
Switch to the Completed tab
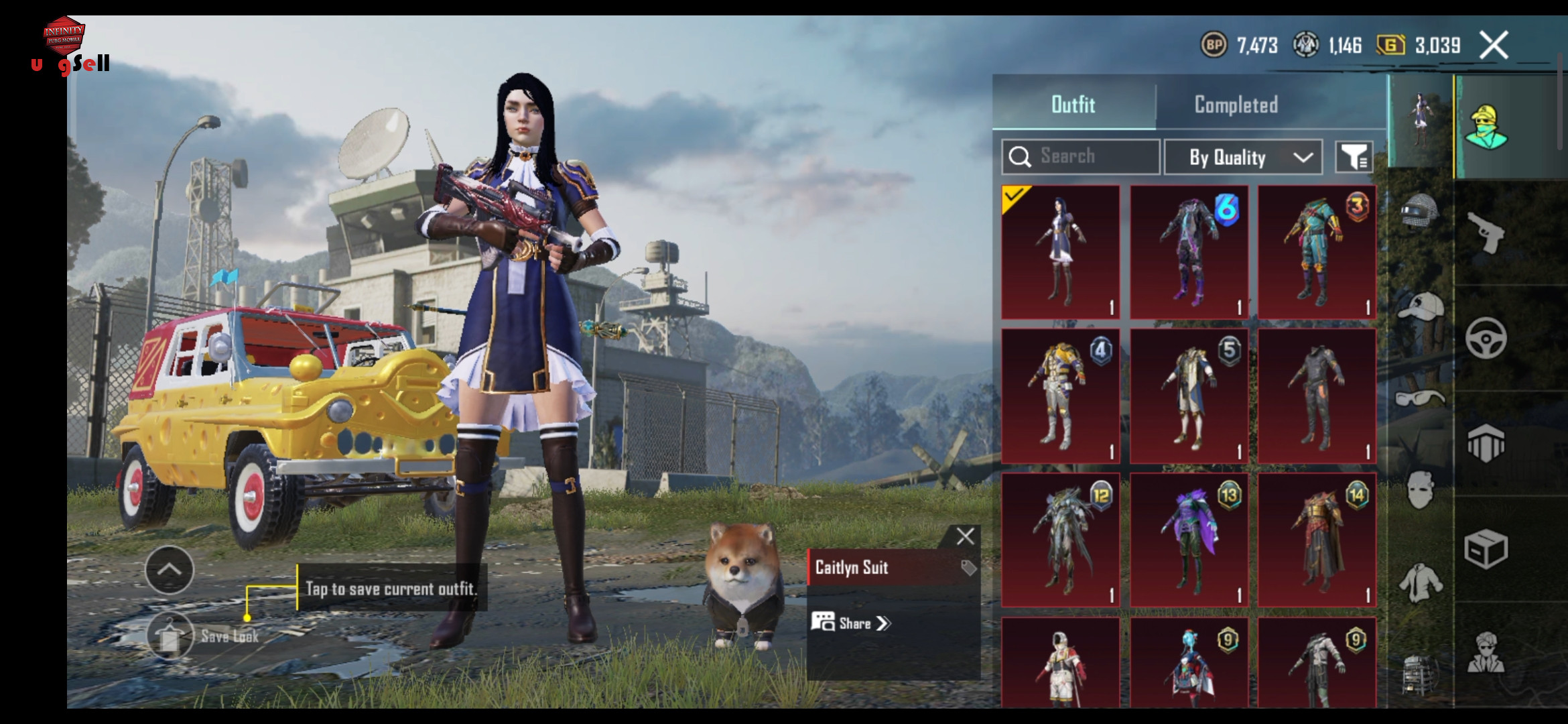click(1236, 105)
